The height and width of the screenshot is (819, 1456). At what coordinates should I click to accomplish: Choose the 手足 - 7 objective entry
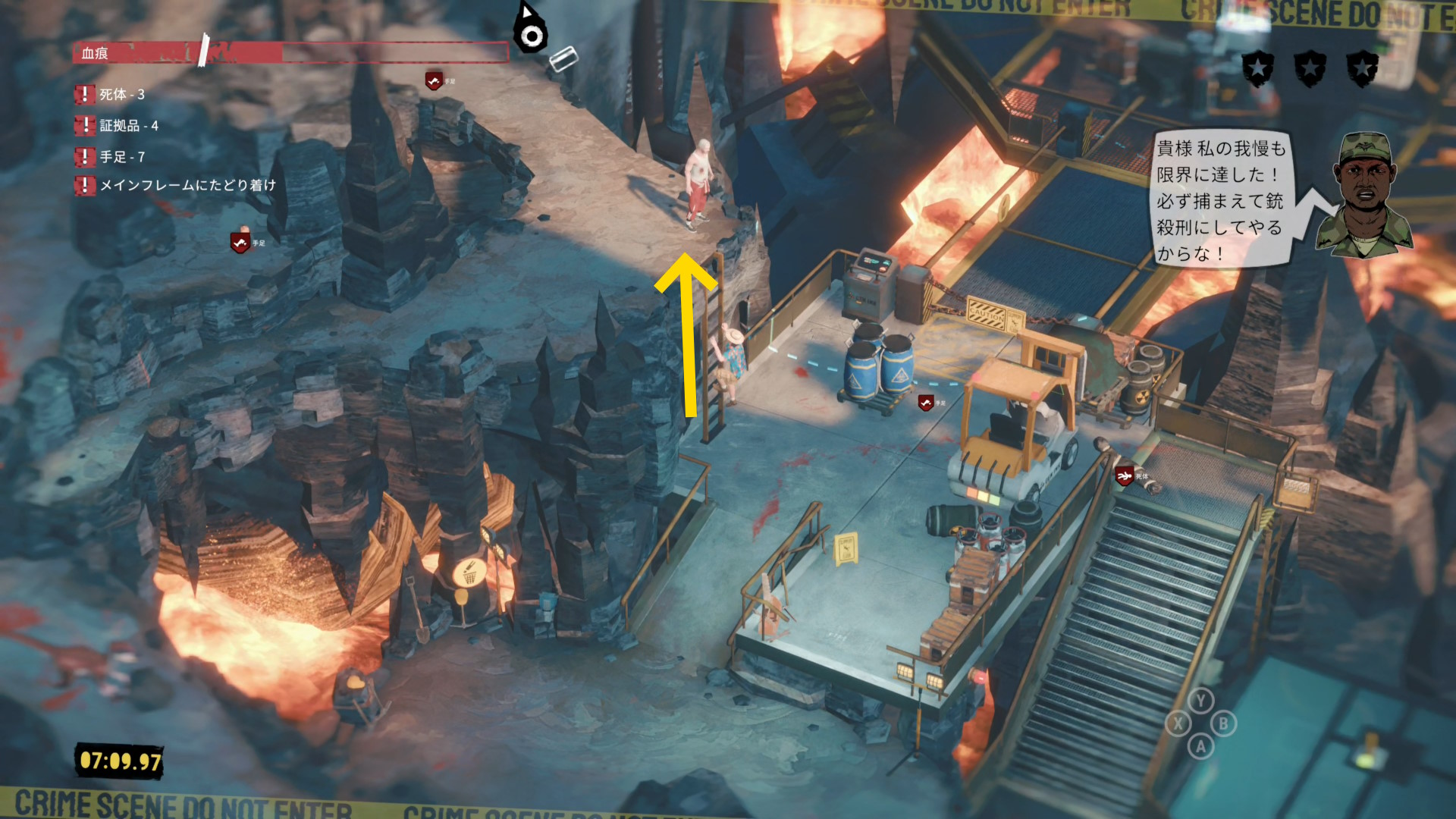click(121, 157)
